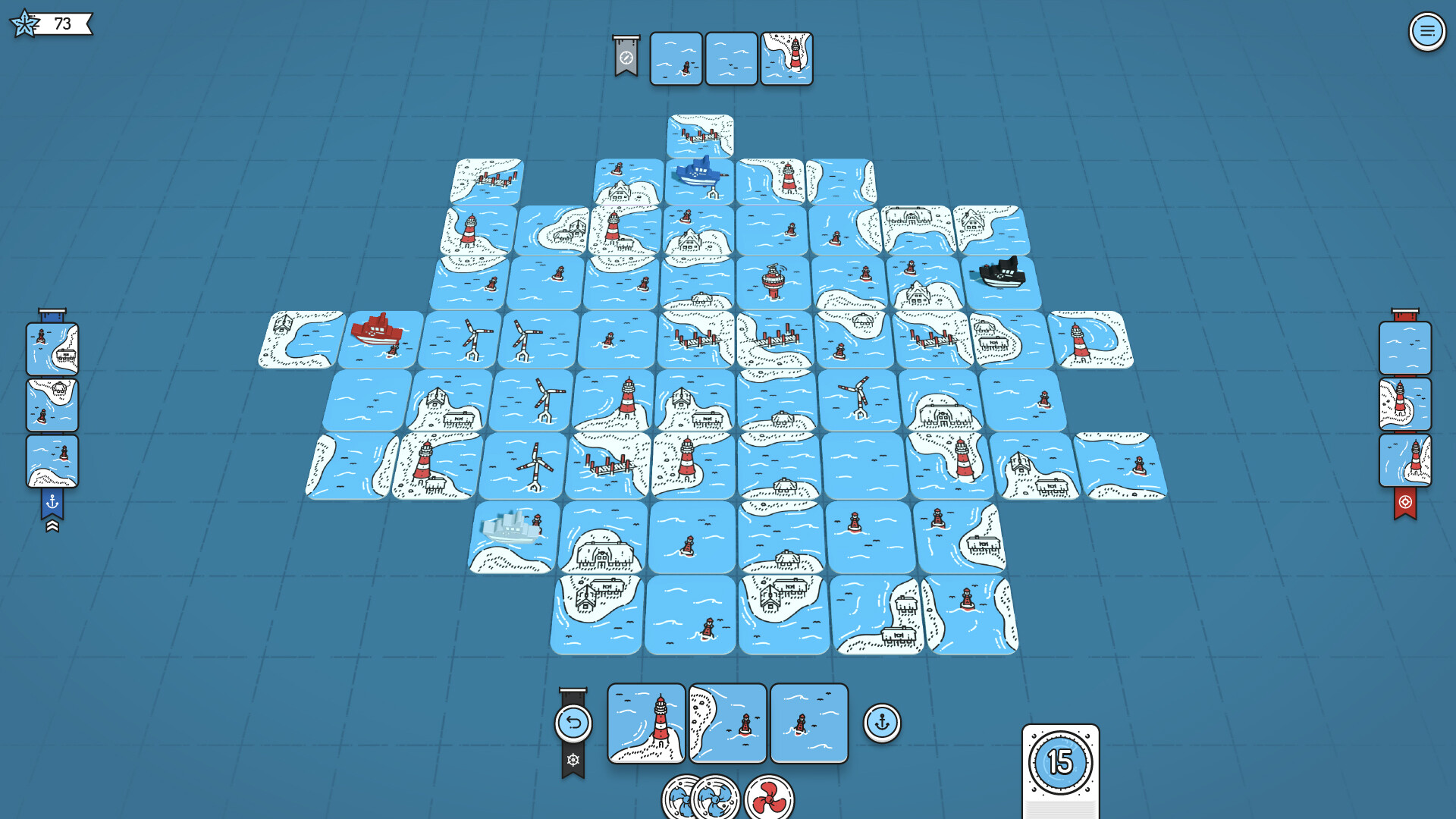
Task: Click the blue boat tile on the board
Action: tap(699, 173)
